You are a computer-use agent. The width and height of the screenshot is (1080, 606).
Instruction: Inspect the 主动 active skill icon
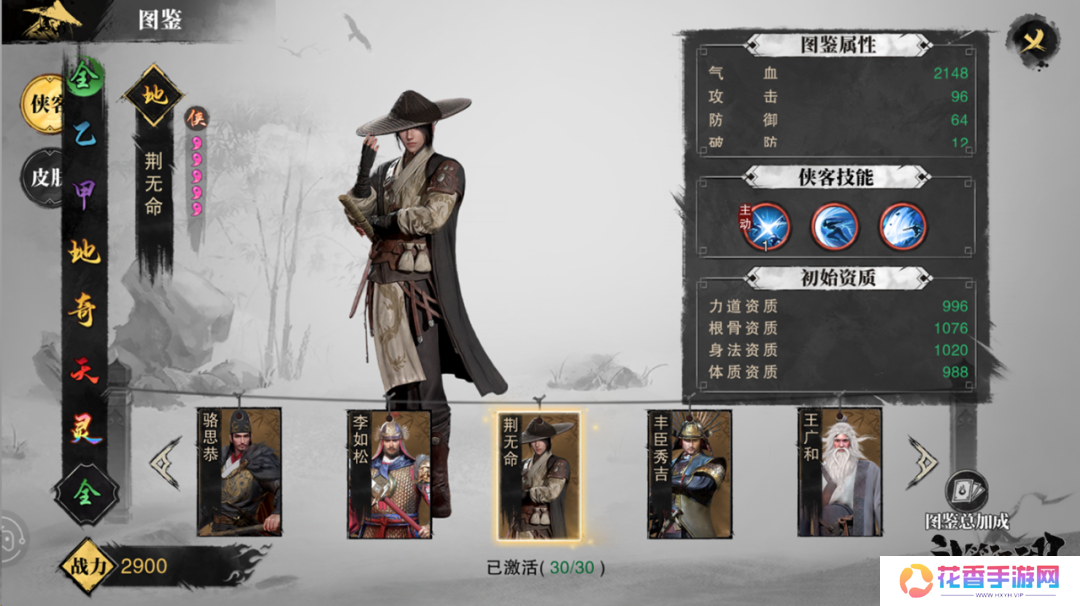click(766, 226)
